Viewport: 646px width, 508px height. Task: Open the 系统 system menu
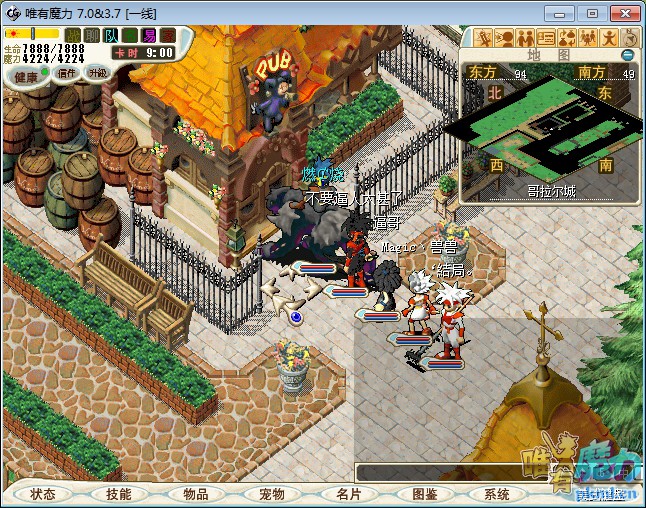click(497, 494)
